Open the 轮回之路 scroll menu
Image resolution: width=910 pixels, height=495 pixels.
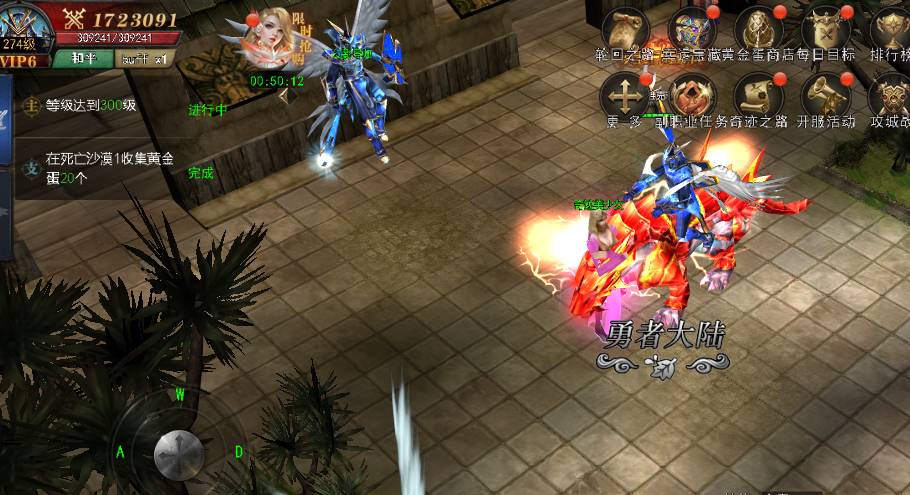point(623,29)
